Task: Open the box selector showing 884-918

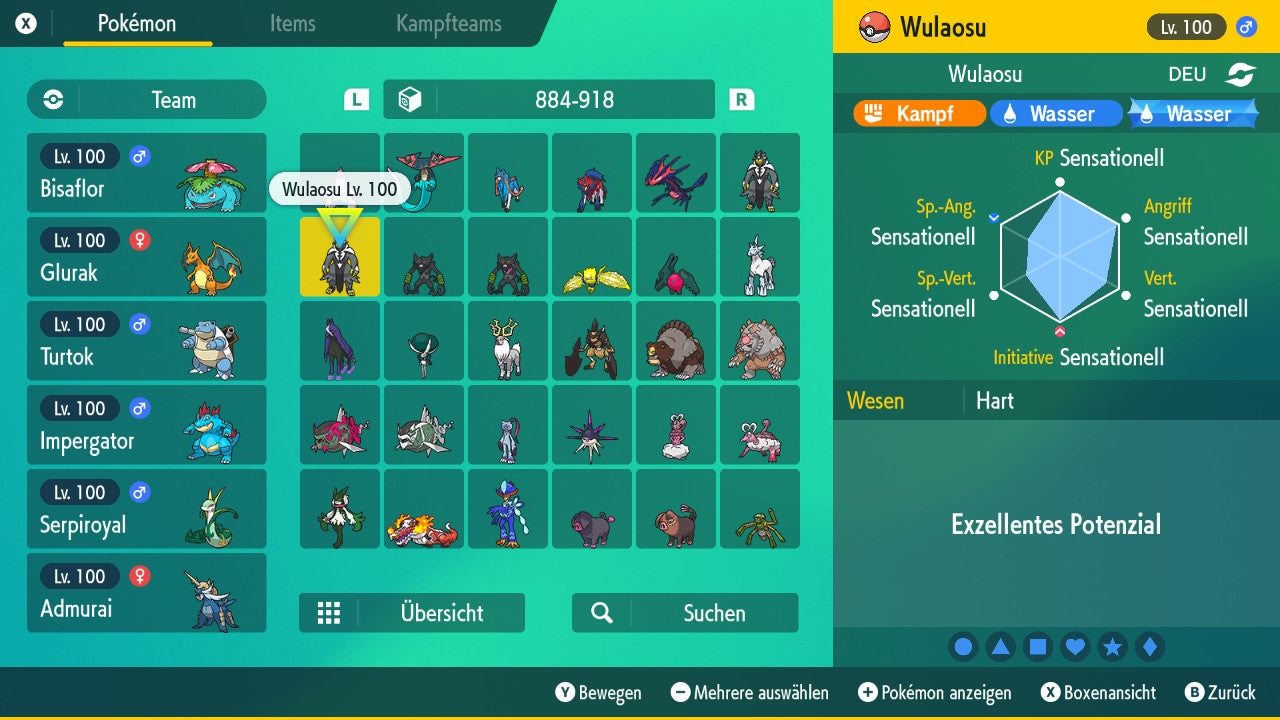Action: coord(548,99)
